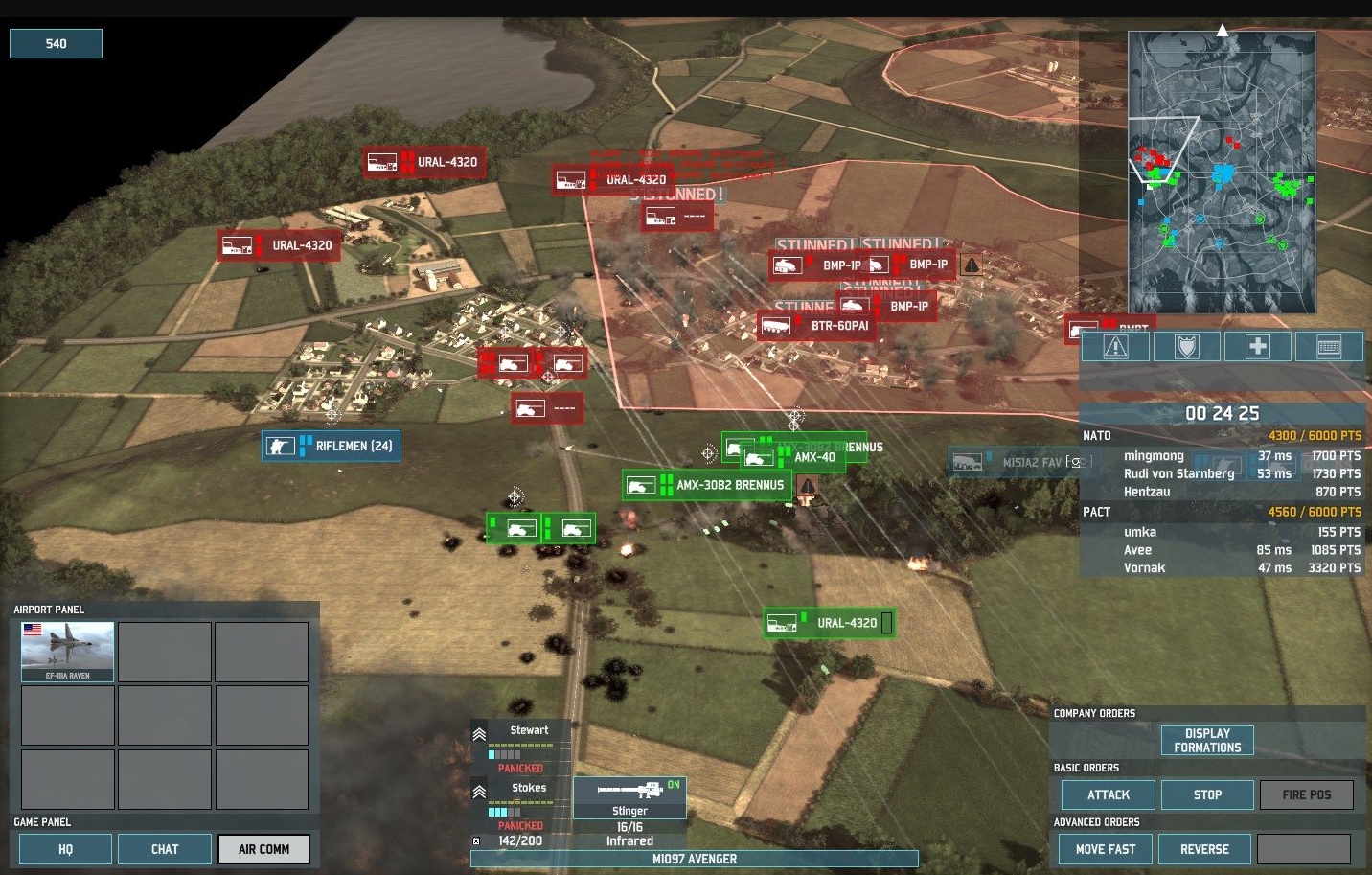Click the shield icon near the minimap

click(1186, 346)
